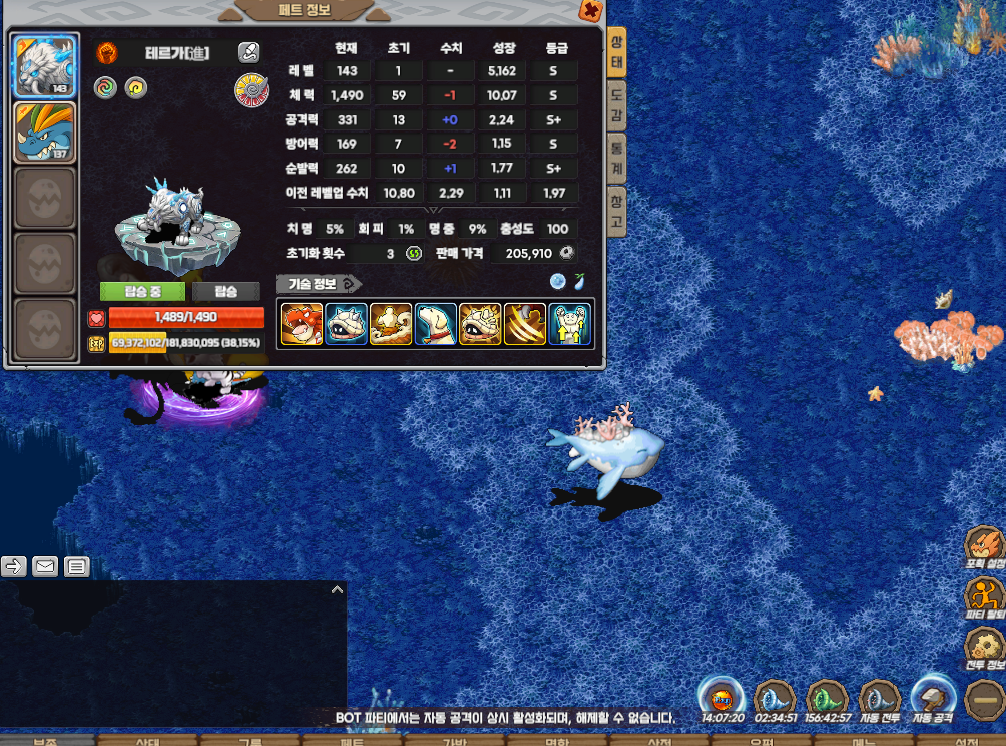Select the white dog skill icon
The image size is (1006, 746).
click(x=435, y=324)
